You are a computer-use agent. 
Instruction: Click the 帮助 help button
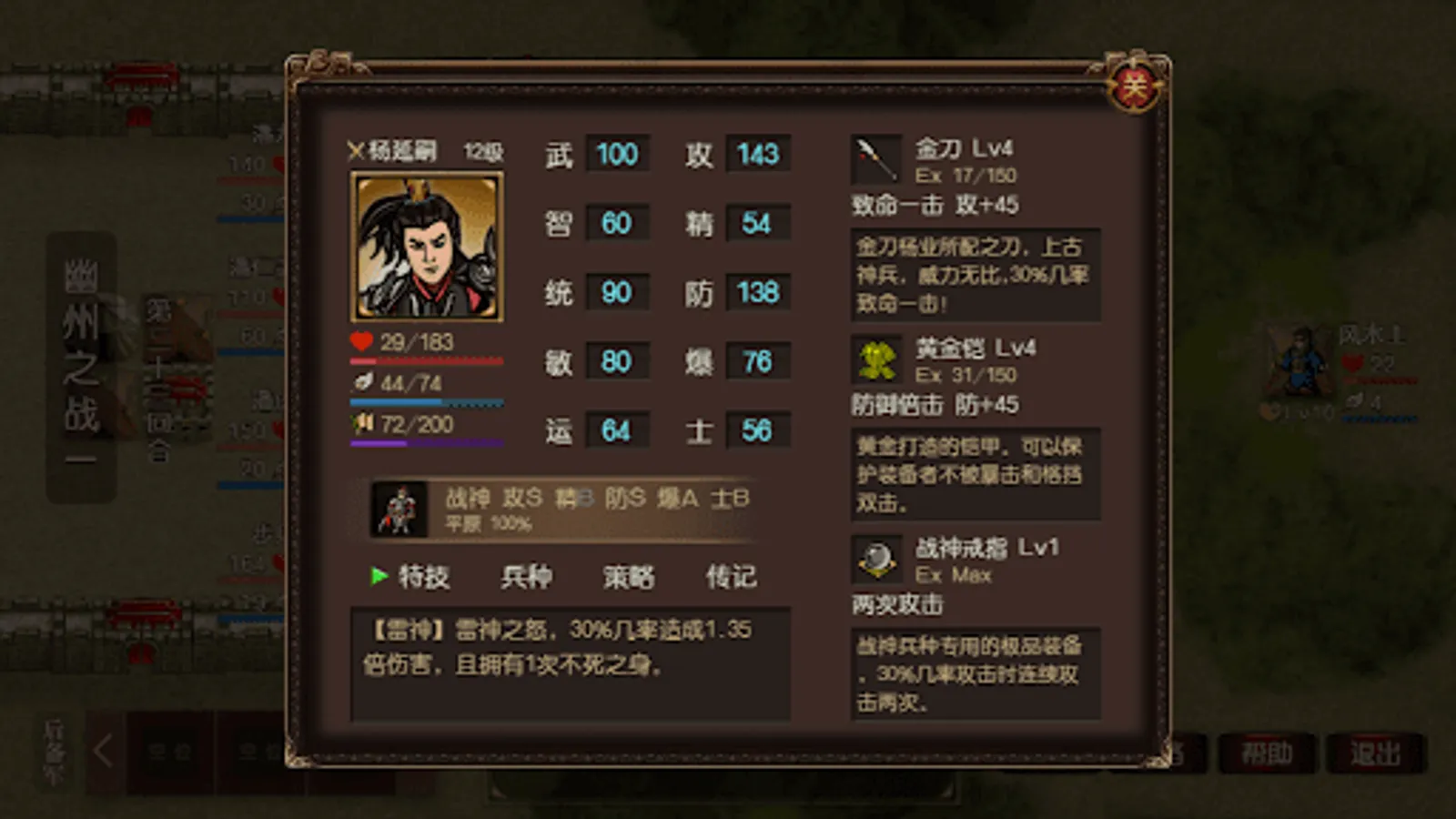tap(1266, 754)
